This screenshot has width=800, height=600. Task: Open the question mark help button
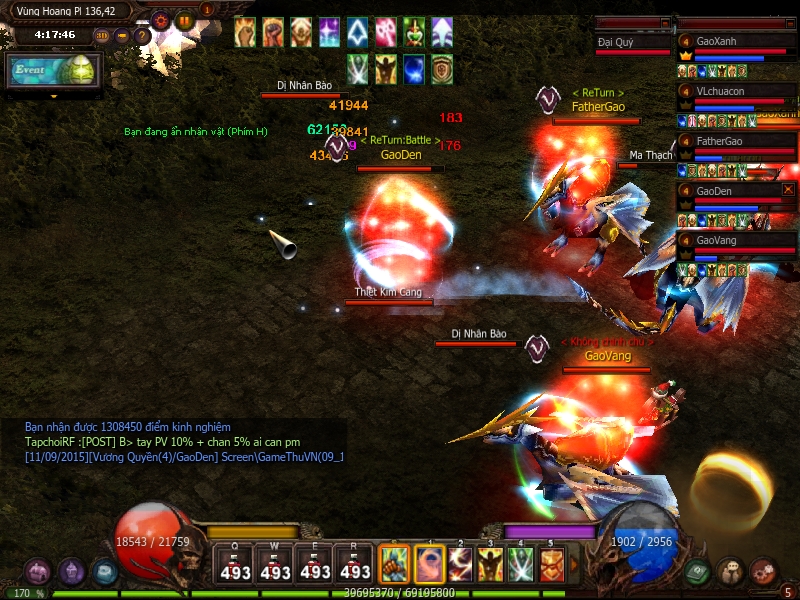click(142, 36)
